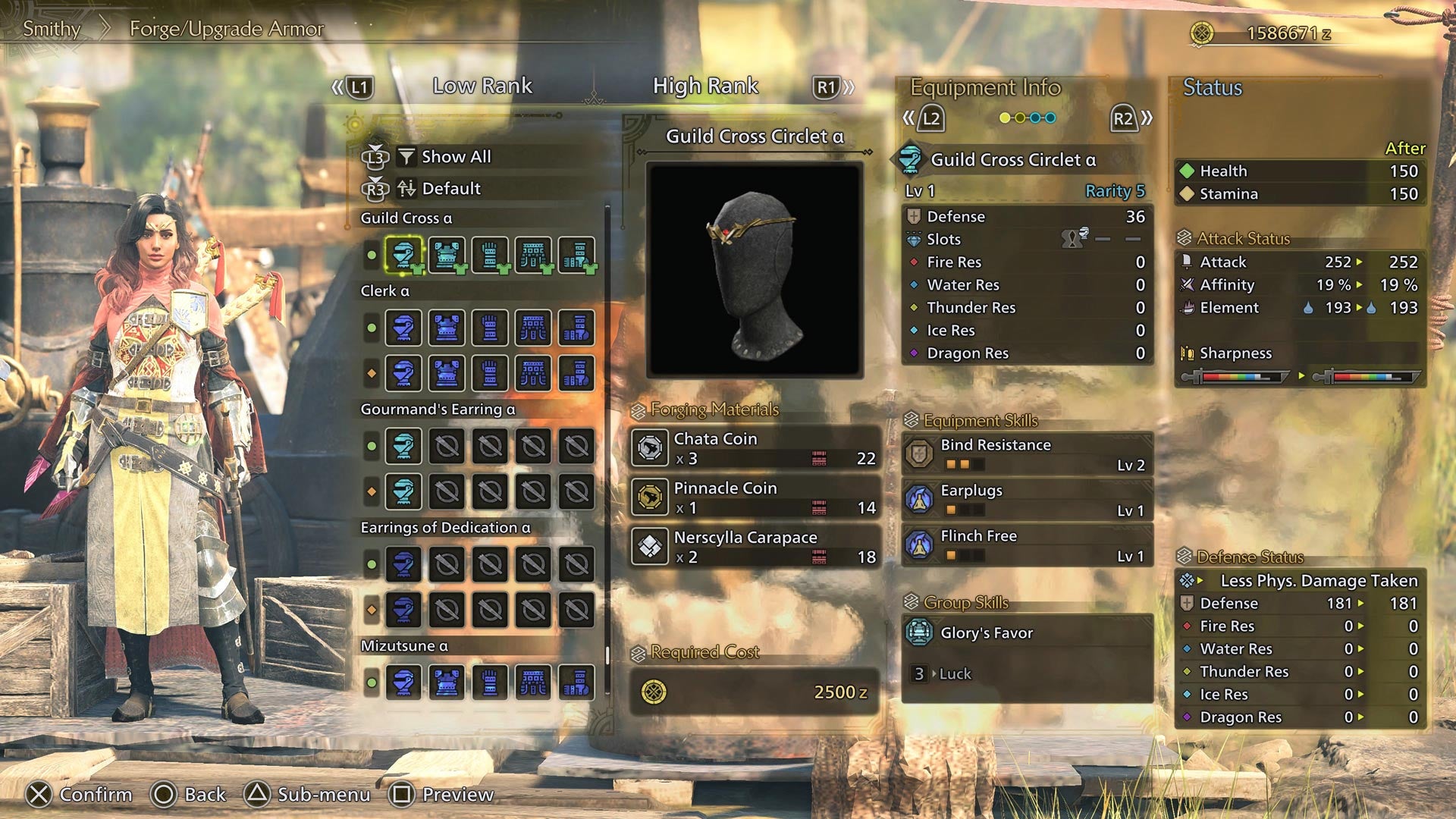Select the Mizutsune α waist armor icon
Screen dimensions: 1456x819
click(532, 680)
